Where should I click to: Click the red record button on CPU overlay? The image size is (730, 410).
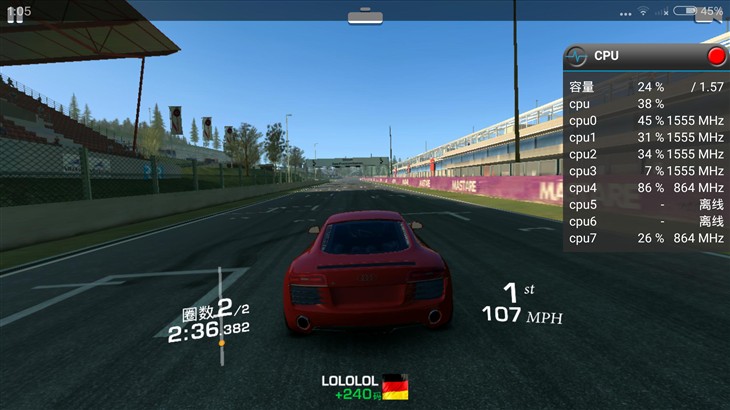tap(716, 56)
